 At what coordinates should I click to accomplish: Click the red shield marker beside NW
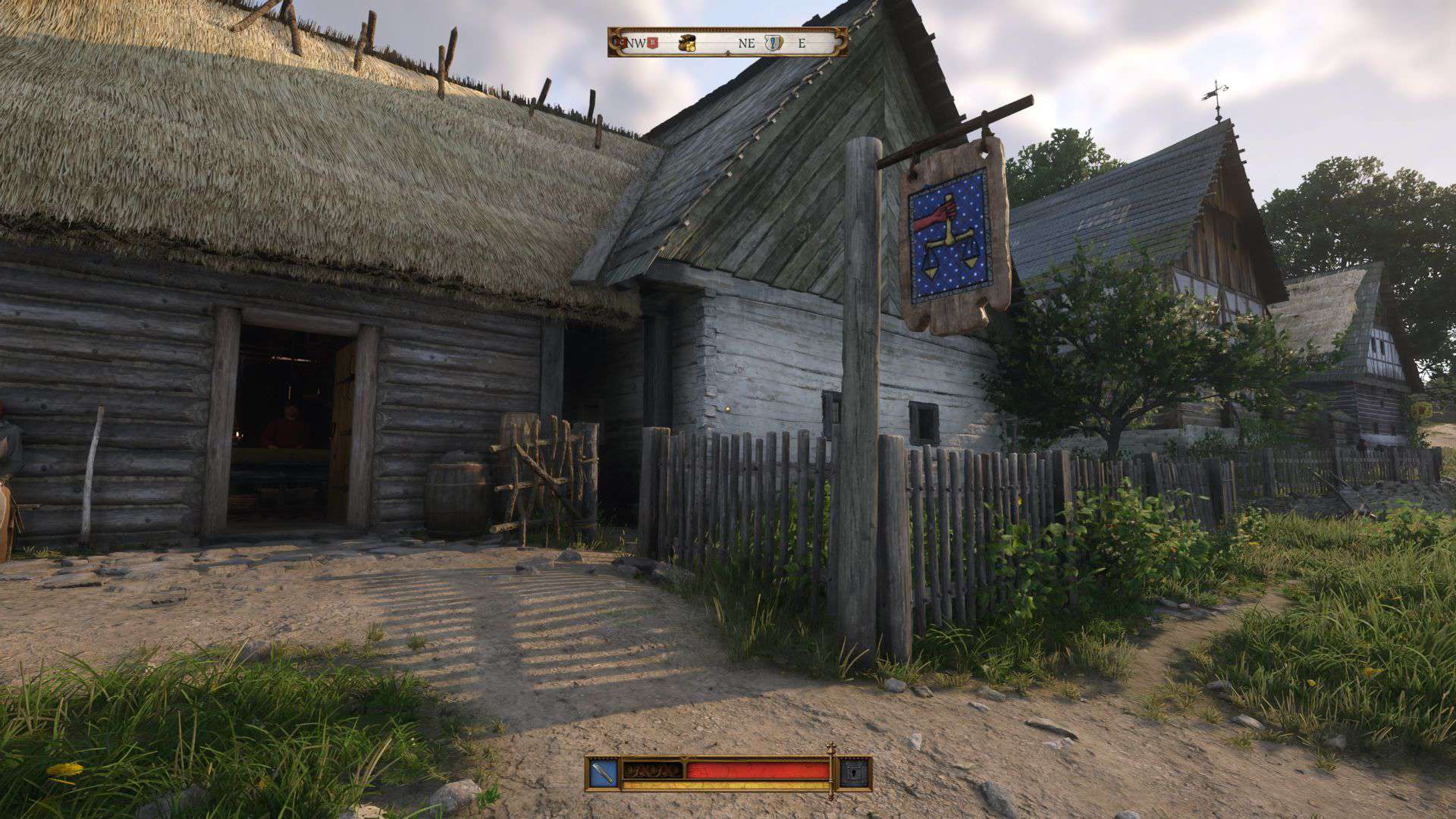(x=651, y=42)
